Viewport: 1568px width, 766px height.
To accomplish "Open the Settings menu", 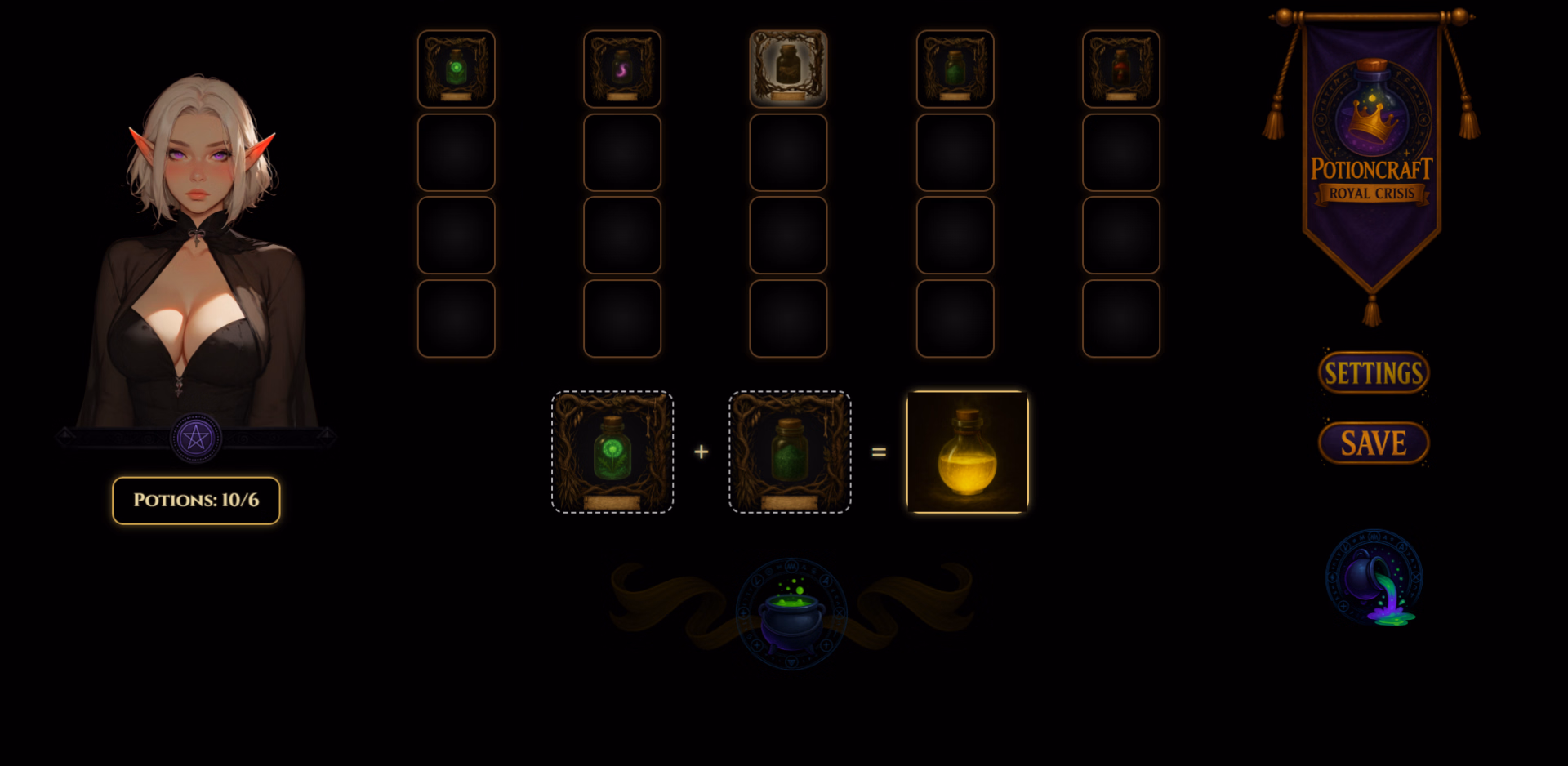I will (x=1374, y=373).
